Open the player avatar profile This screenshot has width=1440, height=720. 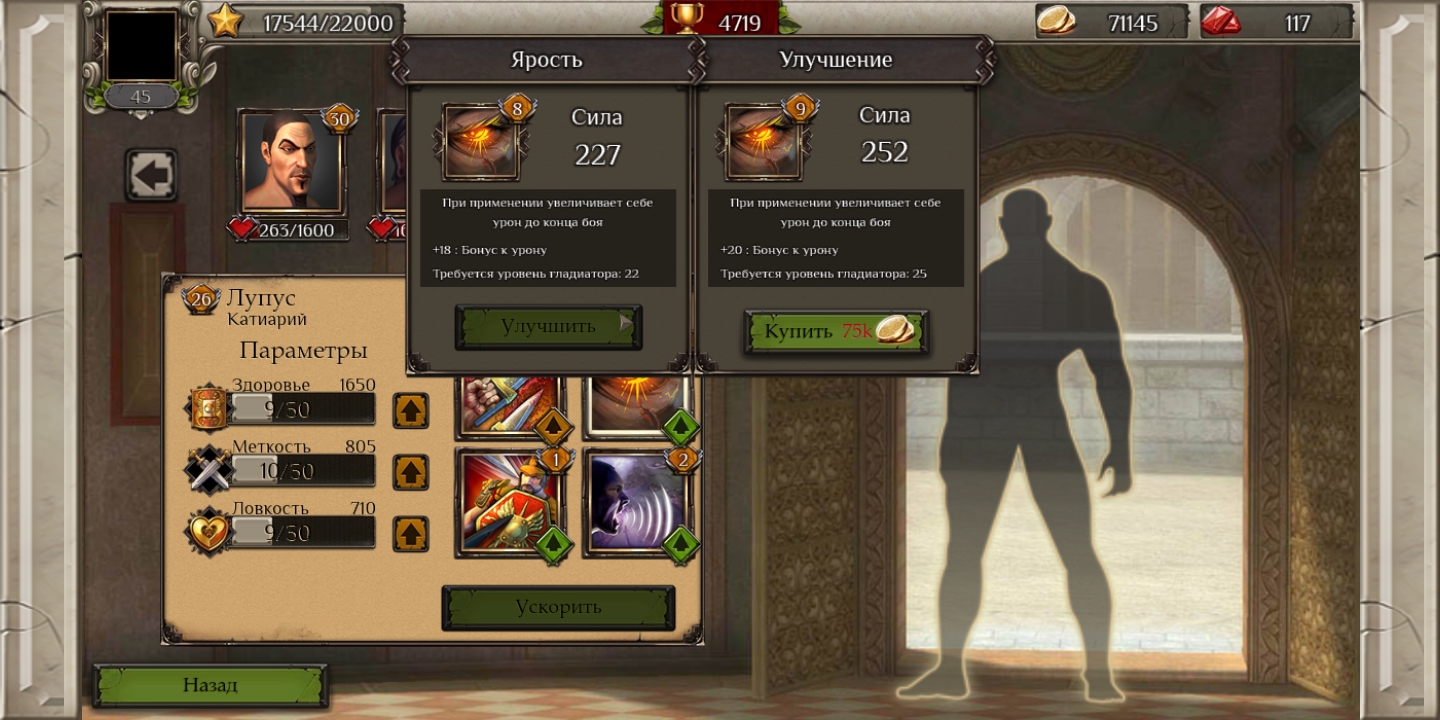point(141,46)
